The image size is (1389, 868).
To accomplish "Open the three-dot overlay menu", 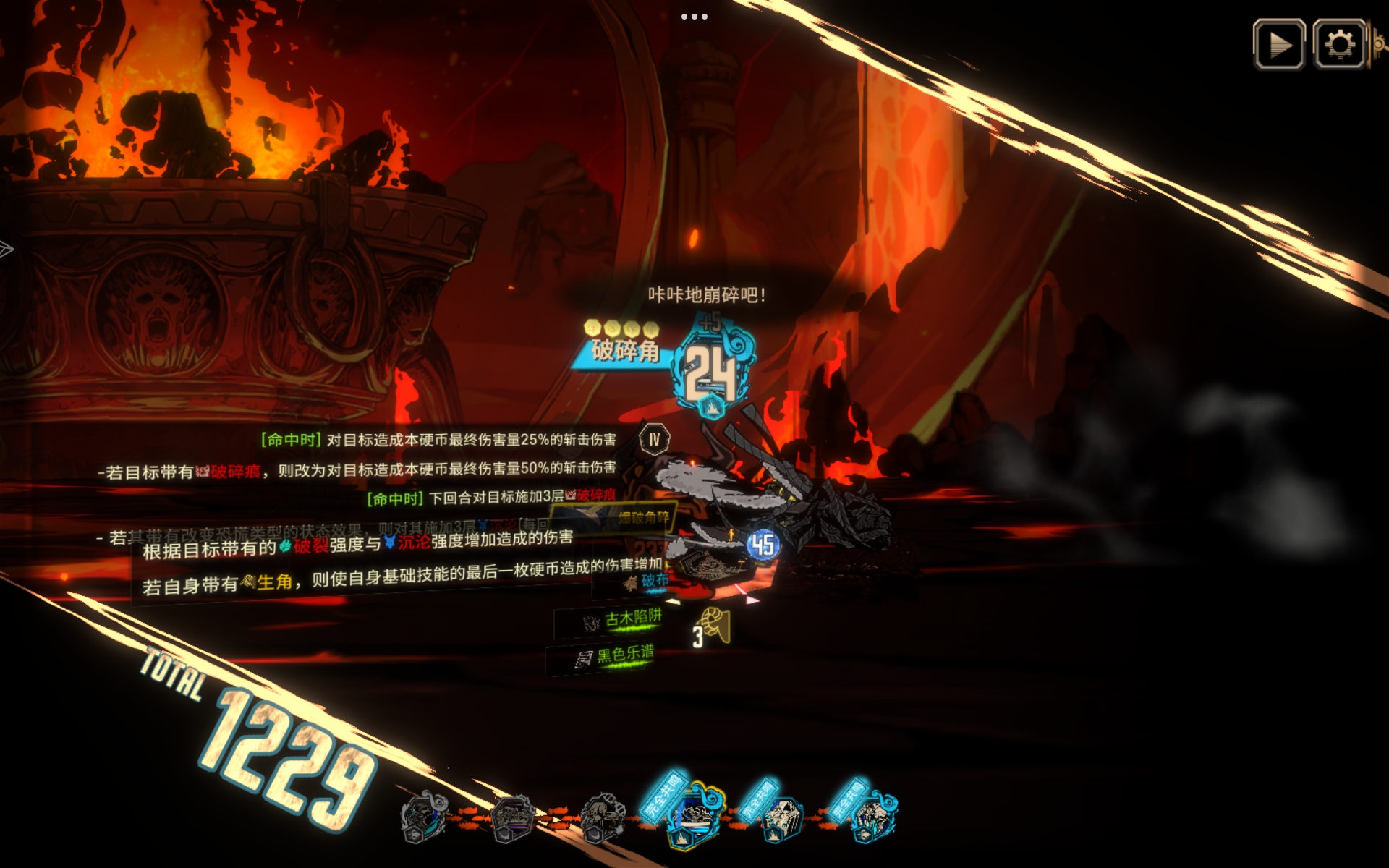I will coord(694,17).
